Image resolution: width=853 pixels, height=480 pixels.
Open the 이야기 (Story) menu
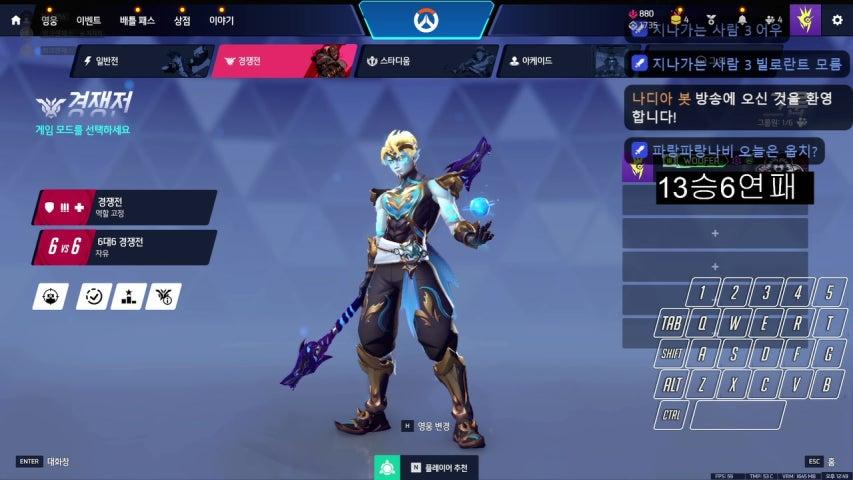point(221,20)
